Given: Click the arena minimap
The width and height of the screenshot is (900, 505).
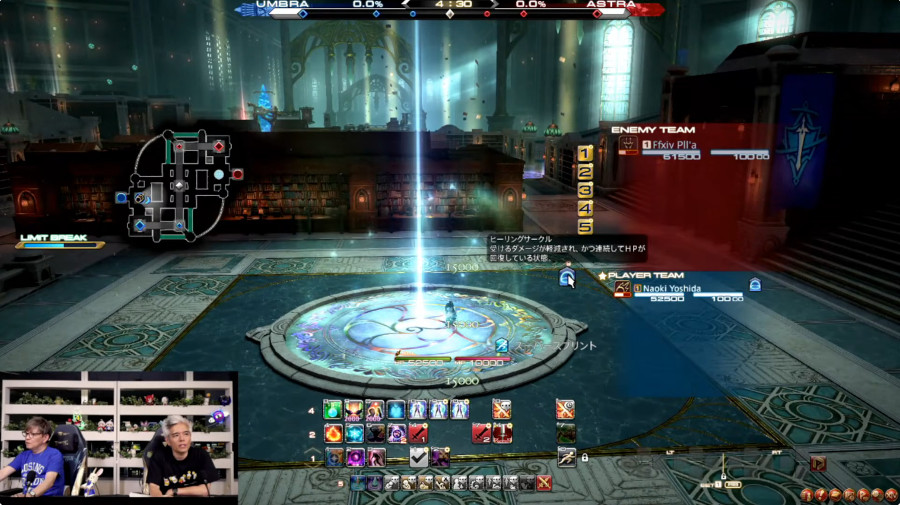Looking at the screenshot, I should coord(179,185).
